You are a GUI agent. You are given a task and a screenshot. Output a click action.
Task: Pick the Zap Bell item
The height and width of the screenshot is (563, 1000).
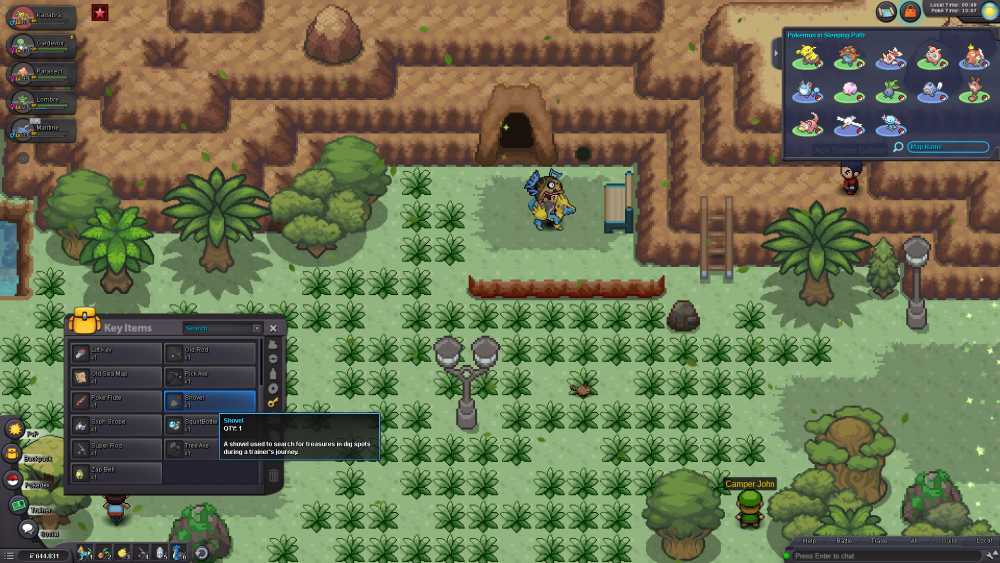pyautogui.click(x=116, y=473)
